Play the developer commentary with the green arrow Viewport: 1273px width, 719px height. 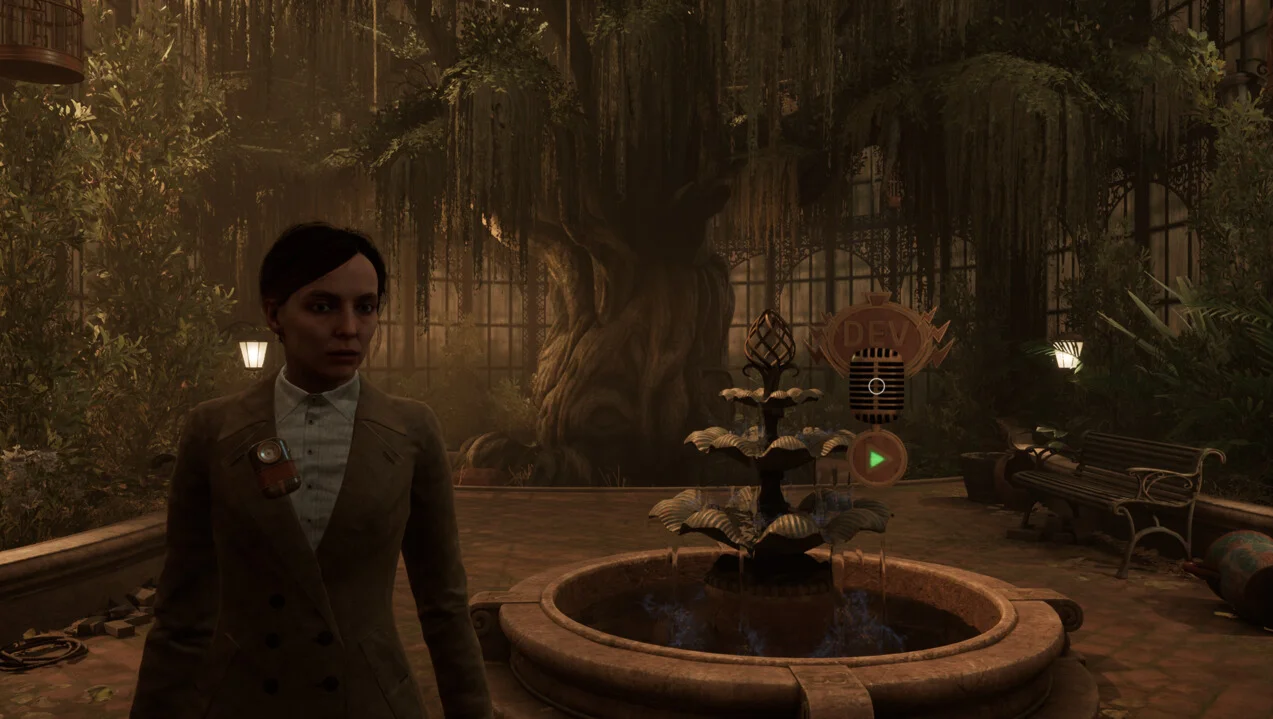877,459
